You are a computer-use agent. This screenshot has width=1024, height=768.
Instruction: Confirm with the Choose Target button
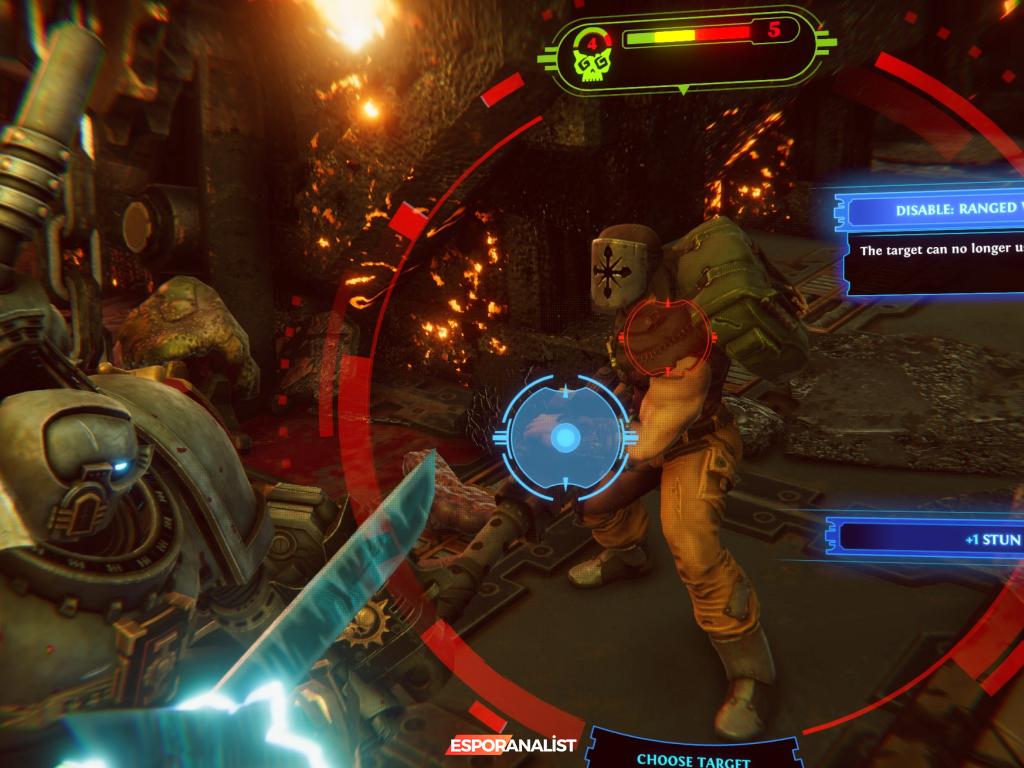(693, 759)
